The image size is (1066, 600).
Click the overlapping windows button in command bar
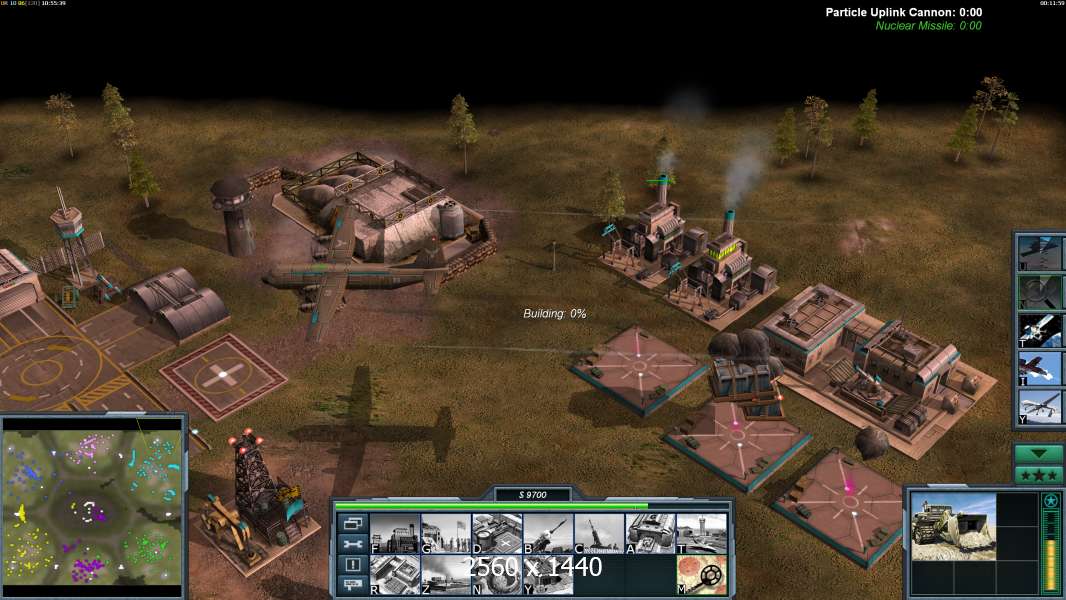tap(353, 523)
